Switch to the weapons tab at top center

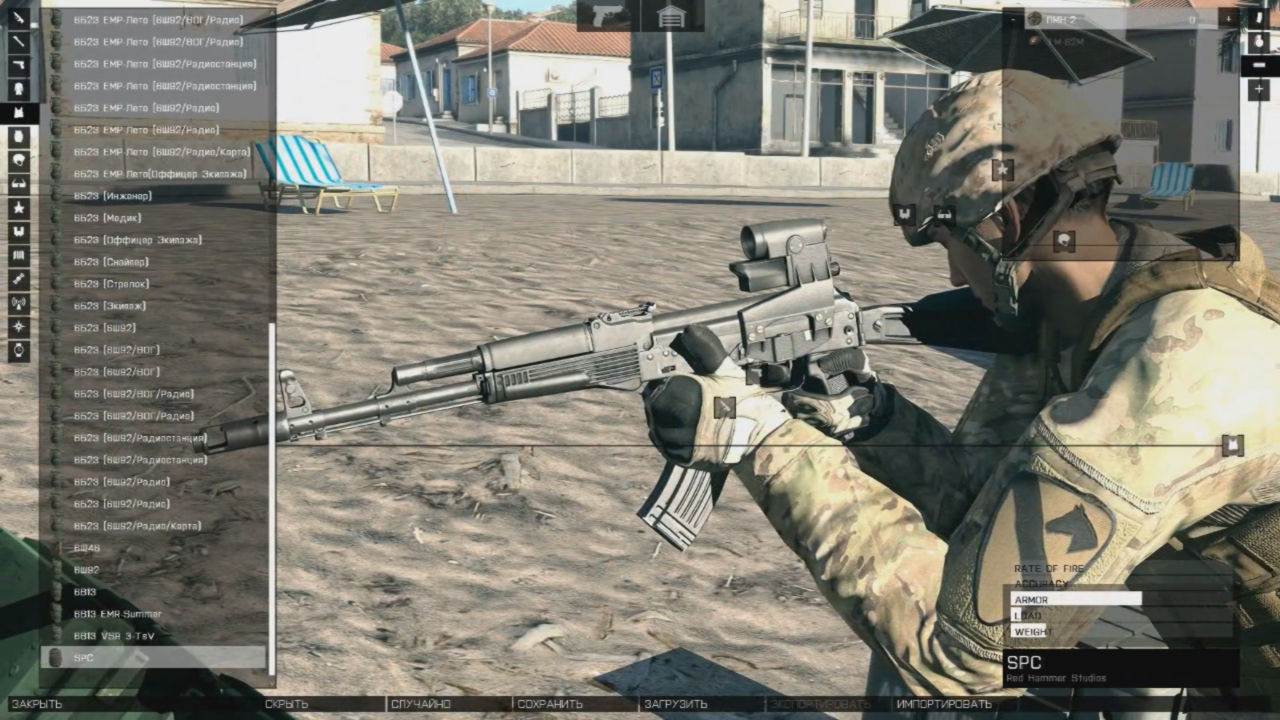click(610, 17)
